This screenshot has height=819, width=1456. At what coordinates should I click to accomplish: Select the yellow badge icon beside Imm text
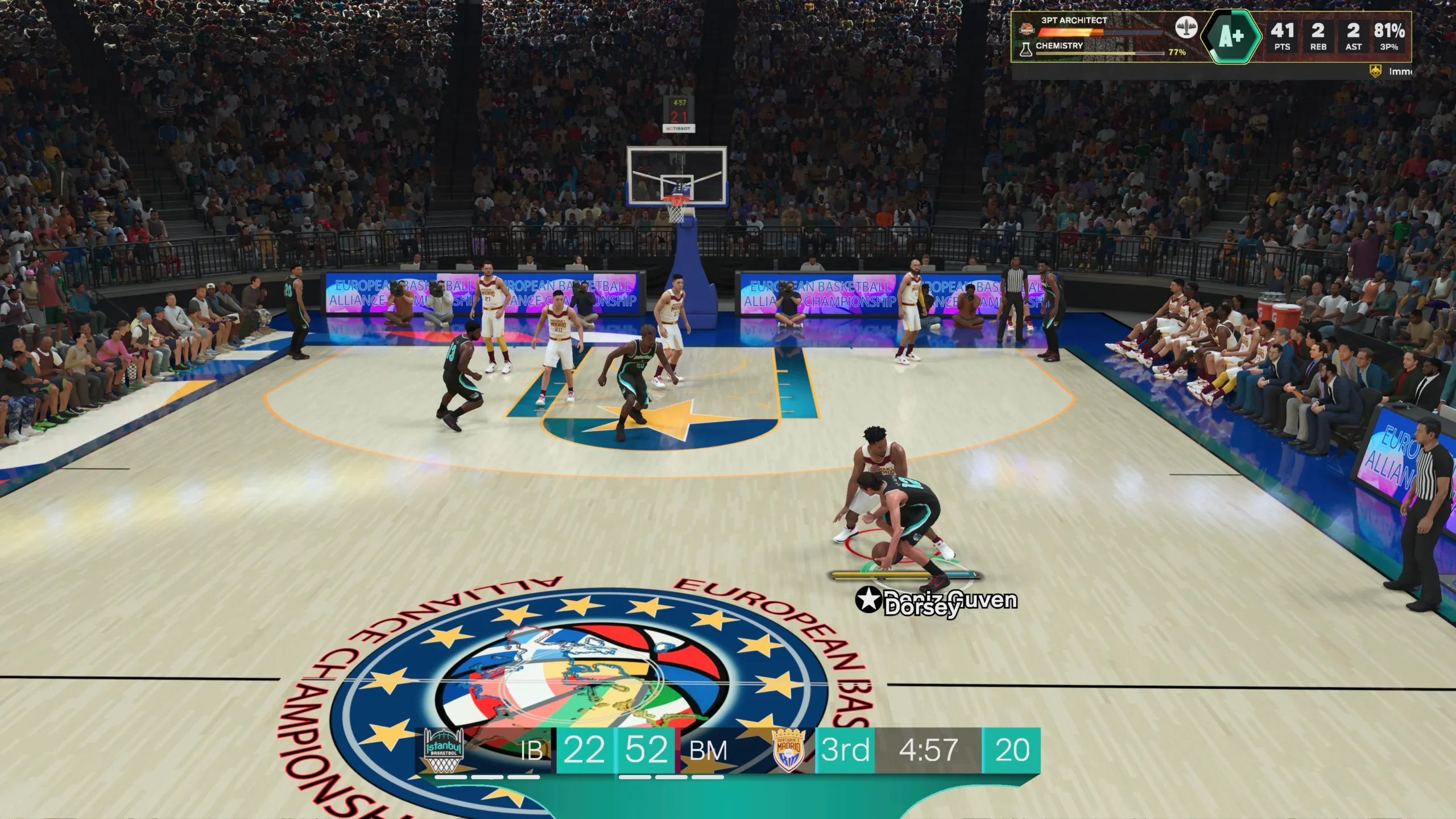coord(1375,72)
